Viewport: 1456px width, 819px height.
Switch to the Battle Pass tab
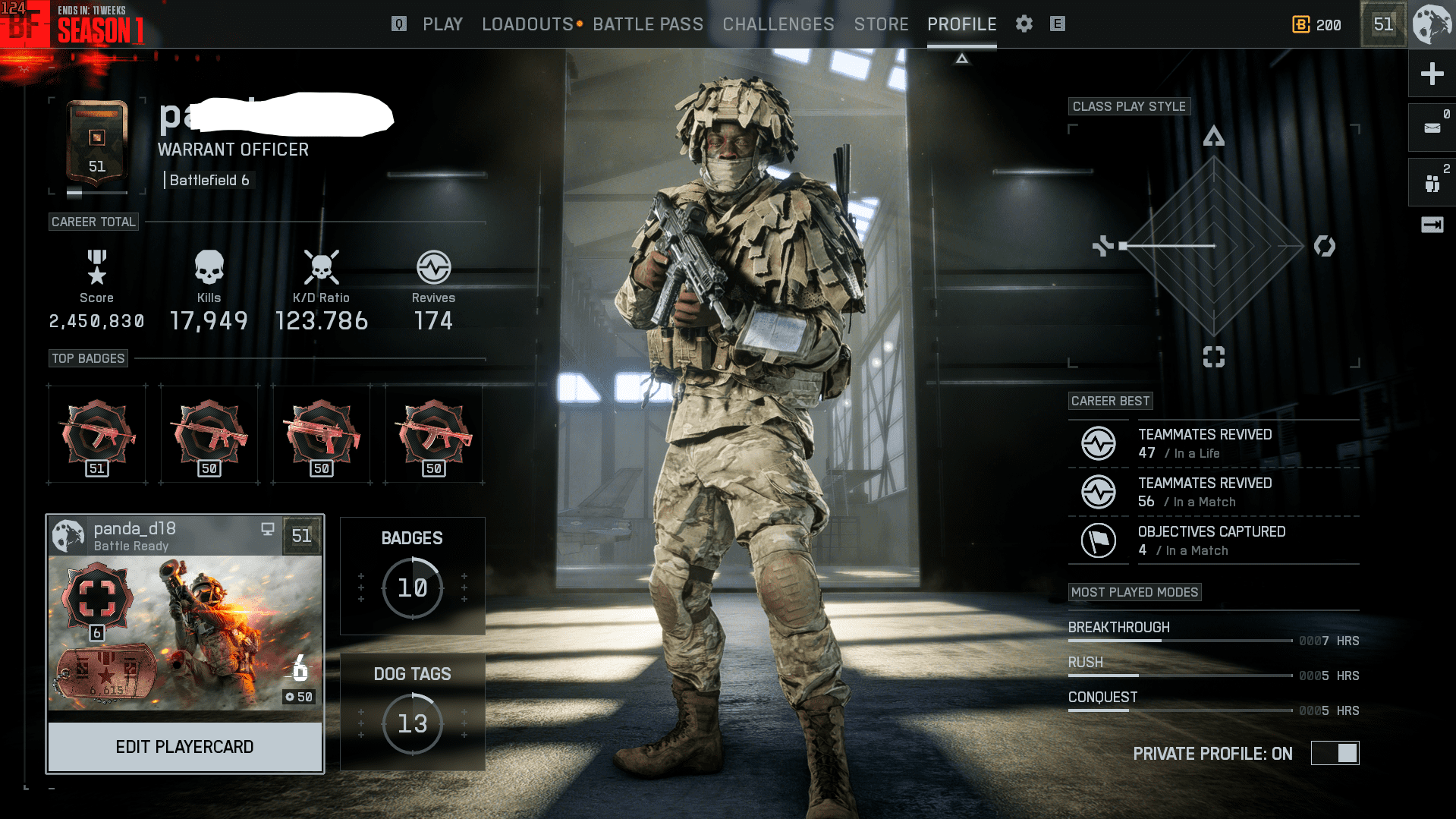point(649,24)
